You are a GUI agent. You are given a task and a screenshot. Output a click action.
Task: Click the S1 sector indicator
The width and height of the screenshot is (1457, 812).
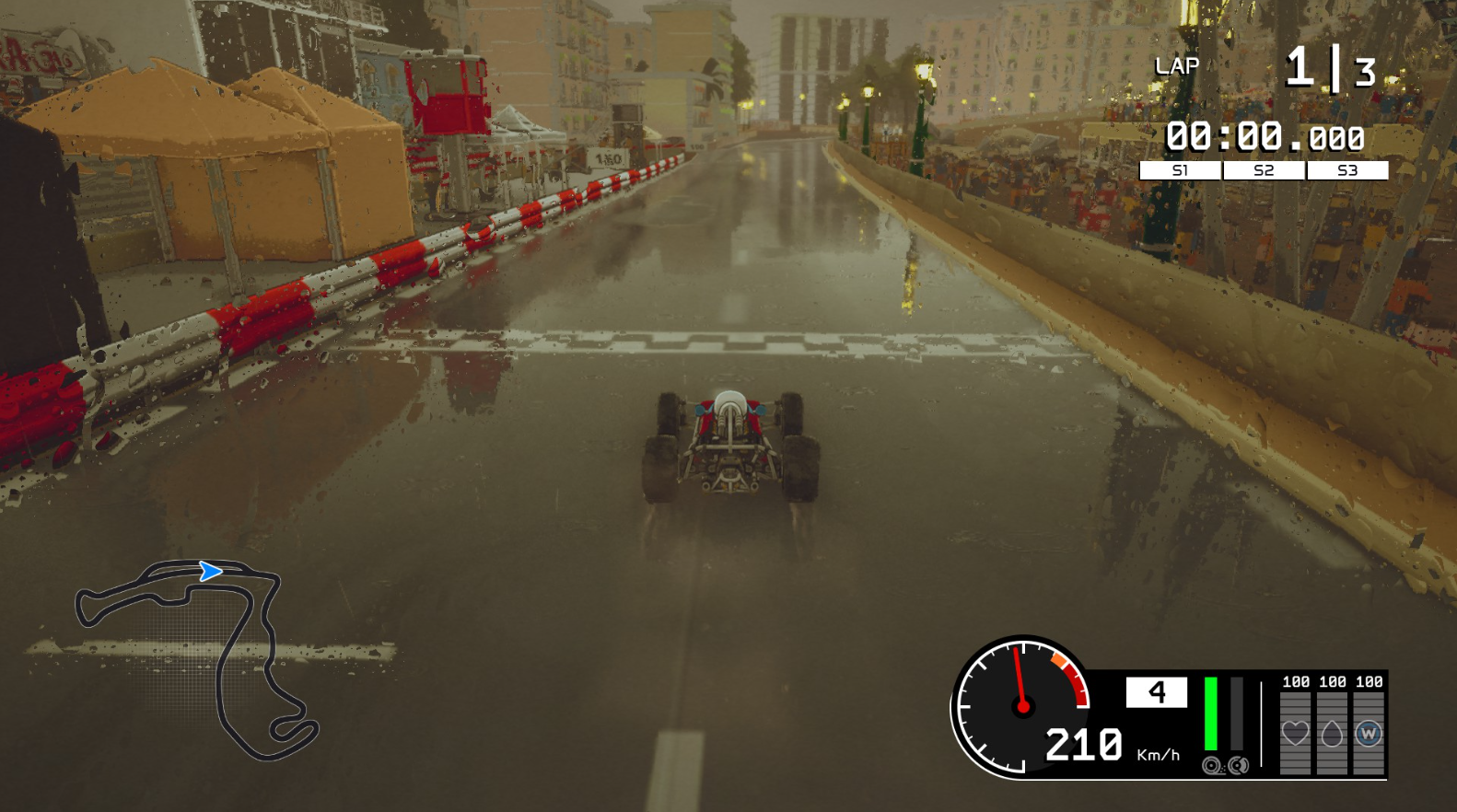tap(1180, 170)
